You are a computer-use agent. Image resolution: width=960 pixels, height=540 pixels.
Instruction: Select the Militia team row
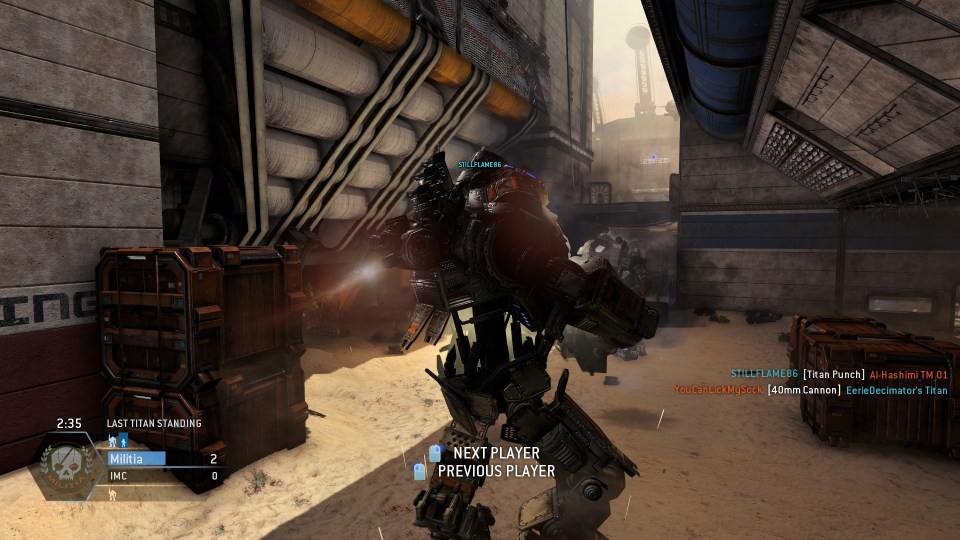[164, 459]
